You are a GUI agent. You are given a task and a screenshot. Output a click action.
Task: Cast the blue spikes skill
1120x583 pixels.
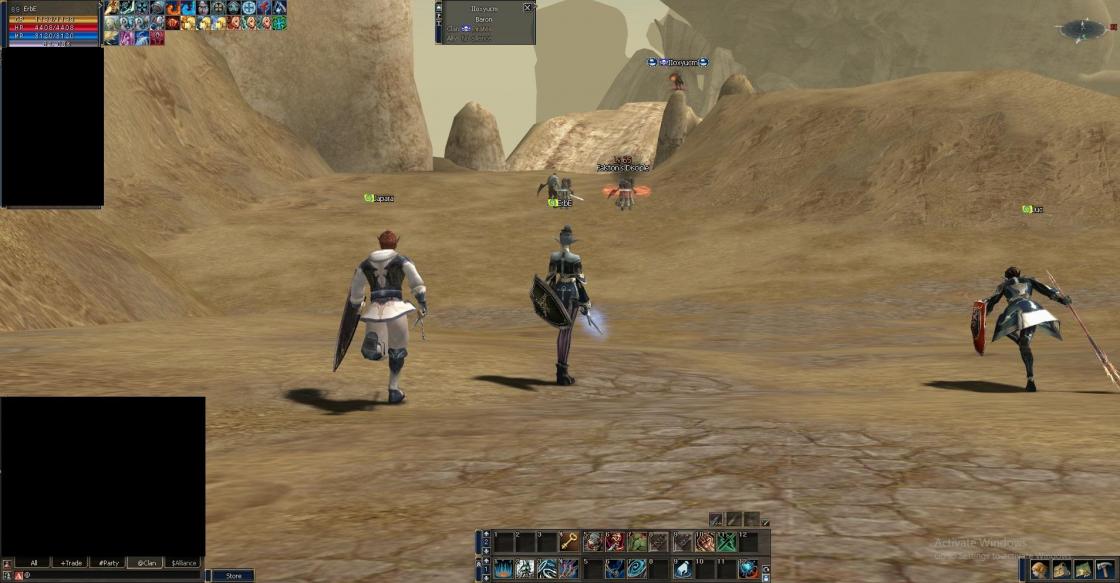point(502,569)
